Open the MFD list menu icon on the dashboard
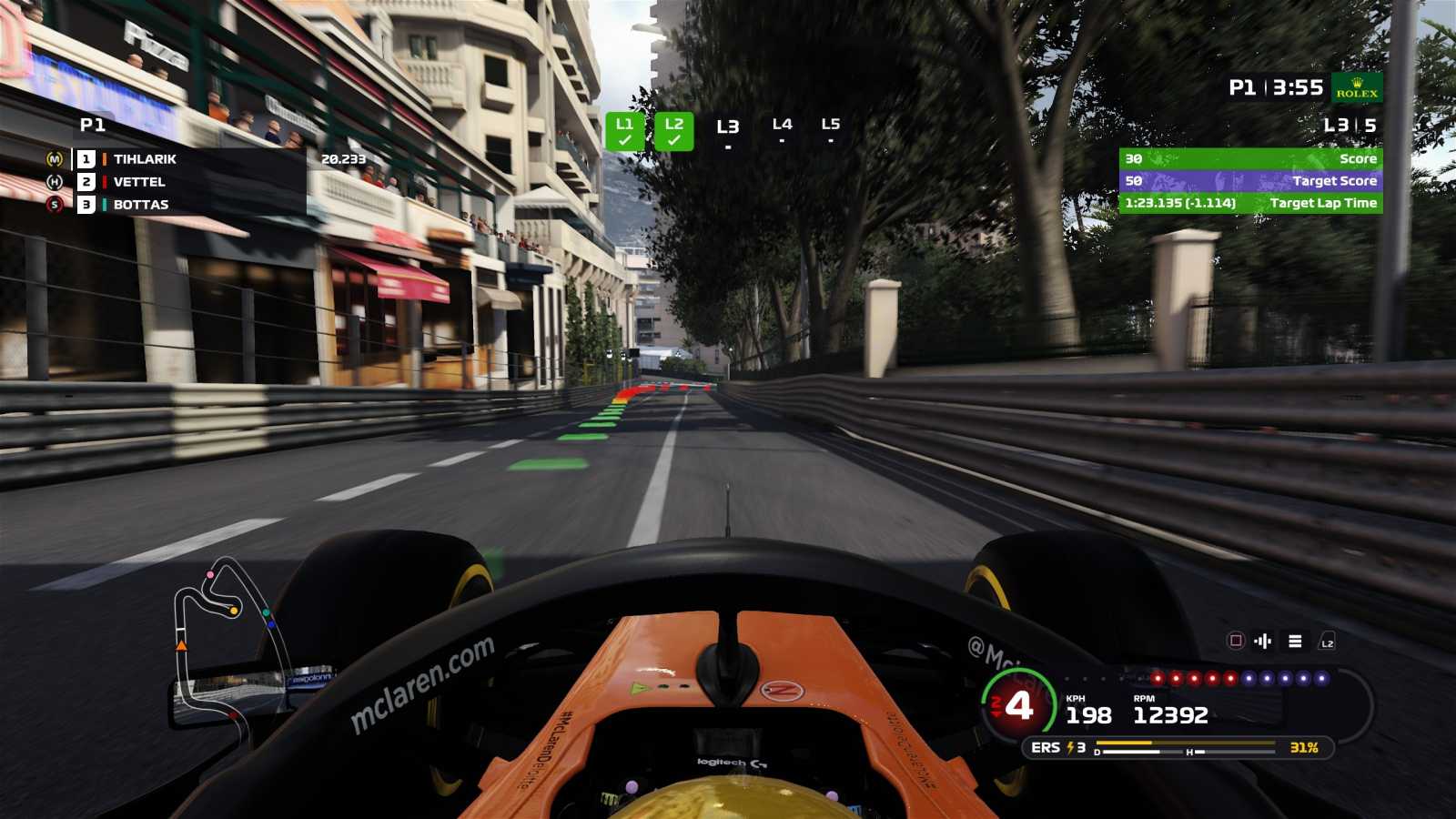Screen dimensions: 1456x819 coord(1294,641)
